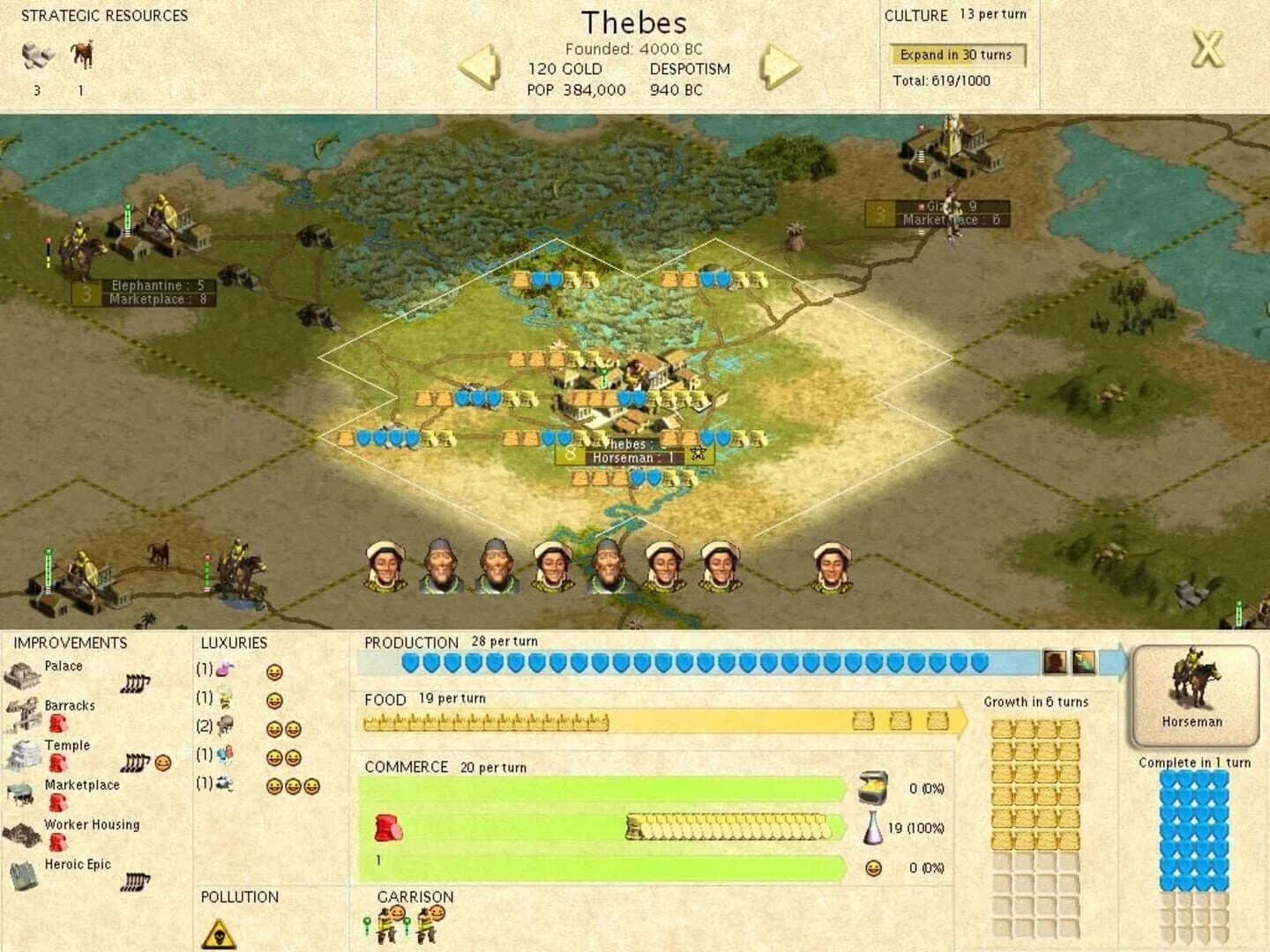Select the gold treasure chest commerce icon
The height and width of the screenshot is (952, 1270).
[873, 789]
